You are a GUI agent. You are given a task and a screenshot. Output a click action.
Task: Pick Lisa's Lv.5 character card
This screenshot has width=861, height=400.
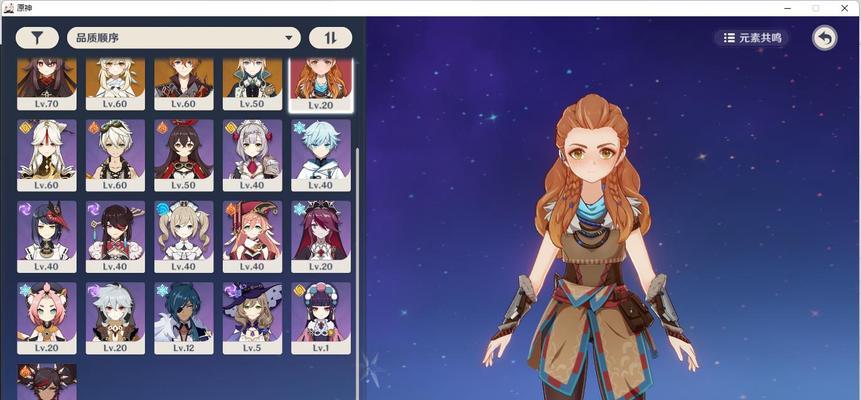point(252,317)
